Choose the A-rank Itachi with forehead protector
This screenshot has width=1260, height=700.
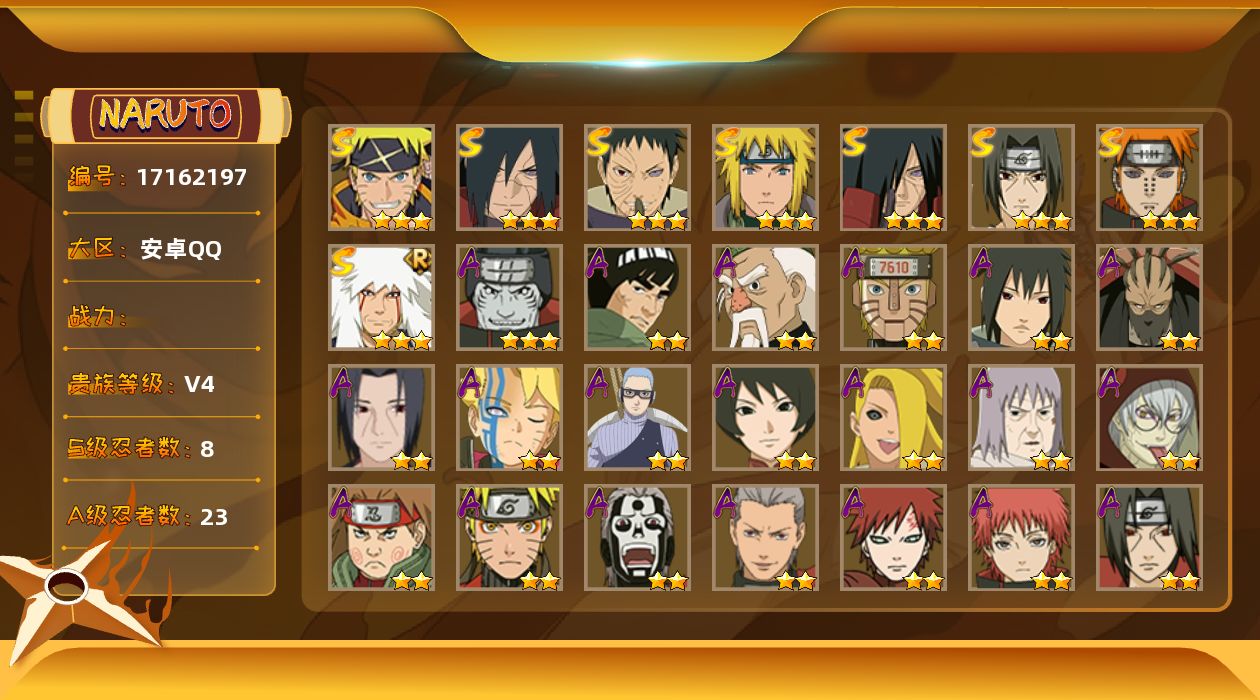click(1149, 537)
